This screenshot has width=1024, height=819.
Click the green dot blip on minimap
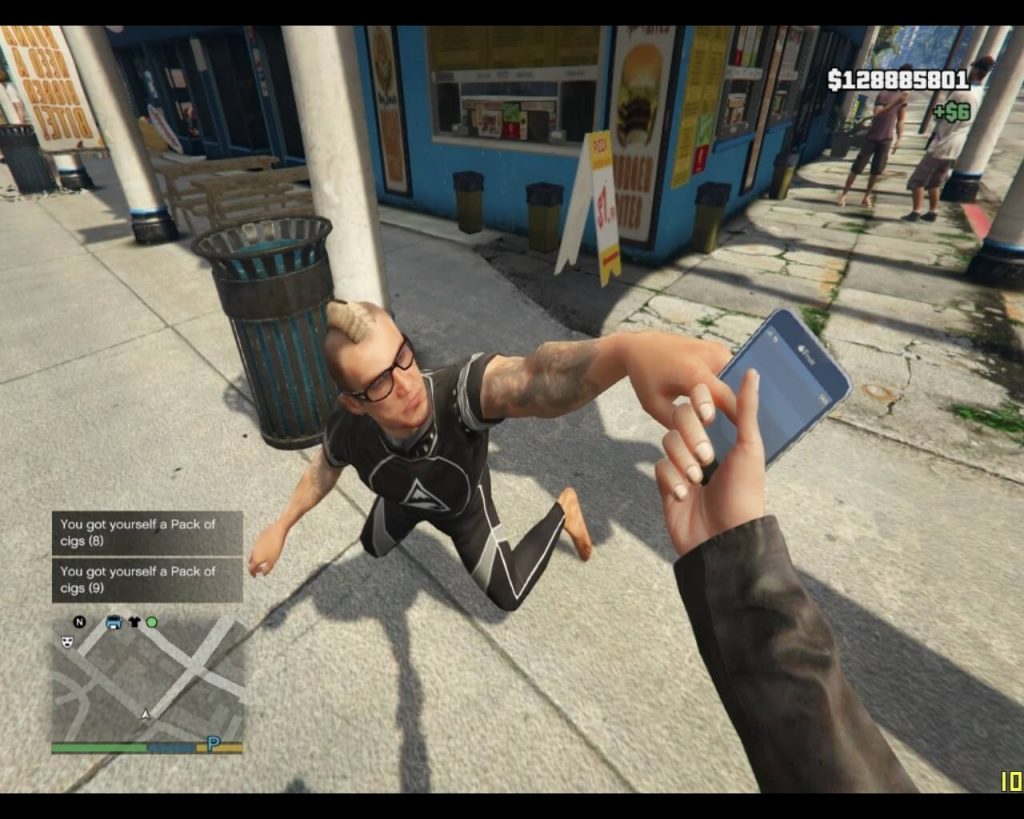(x=152, y=622)
